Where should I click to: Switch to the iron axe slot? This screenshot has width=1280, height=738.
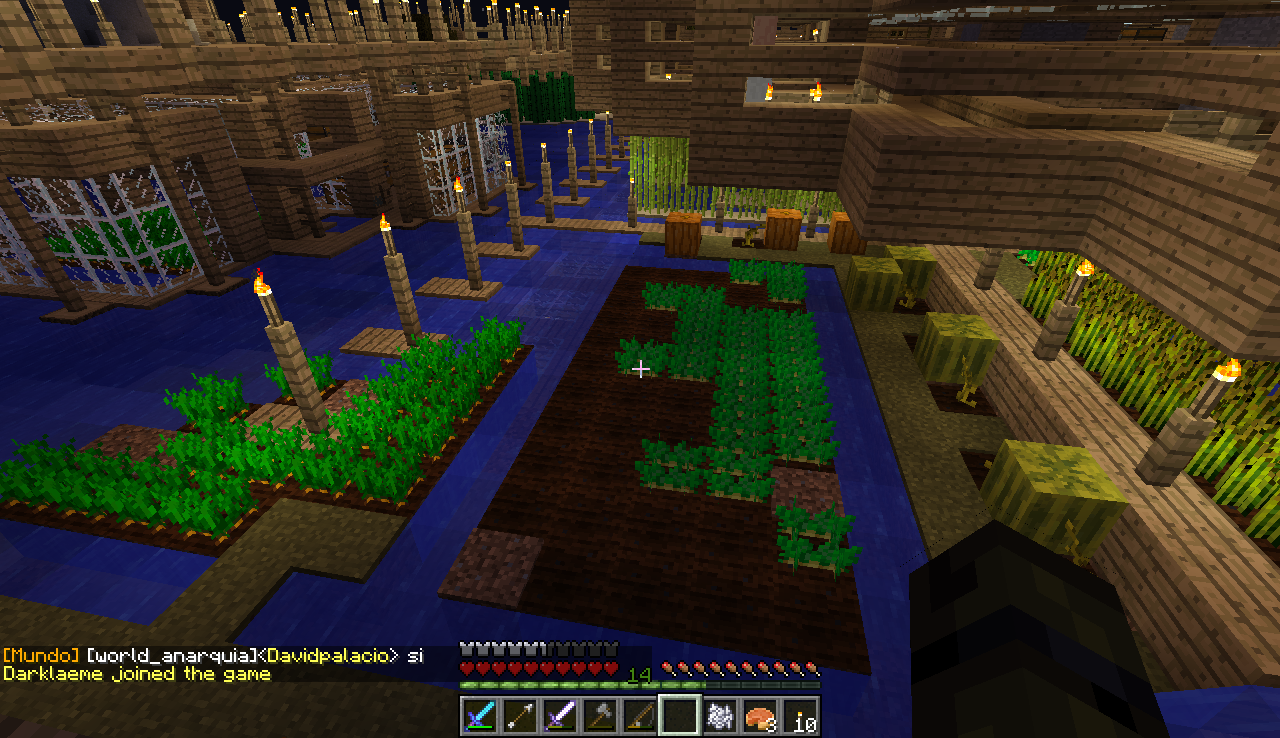tap(598, 716)
